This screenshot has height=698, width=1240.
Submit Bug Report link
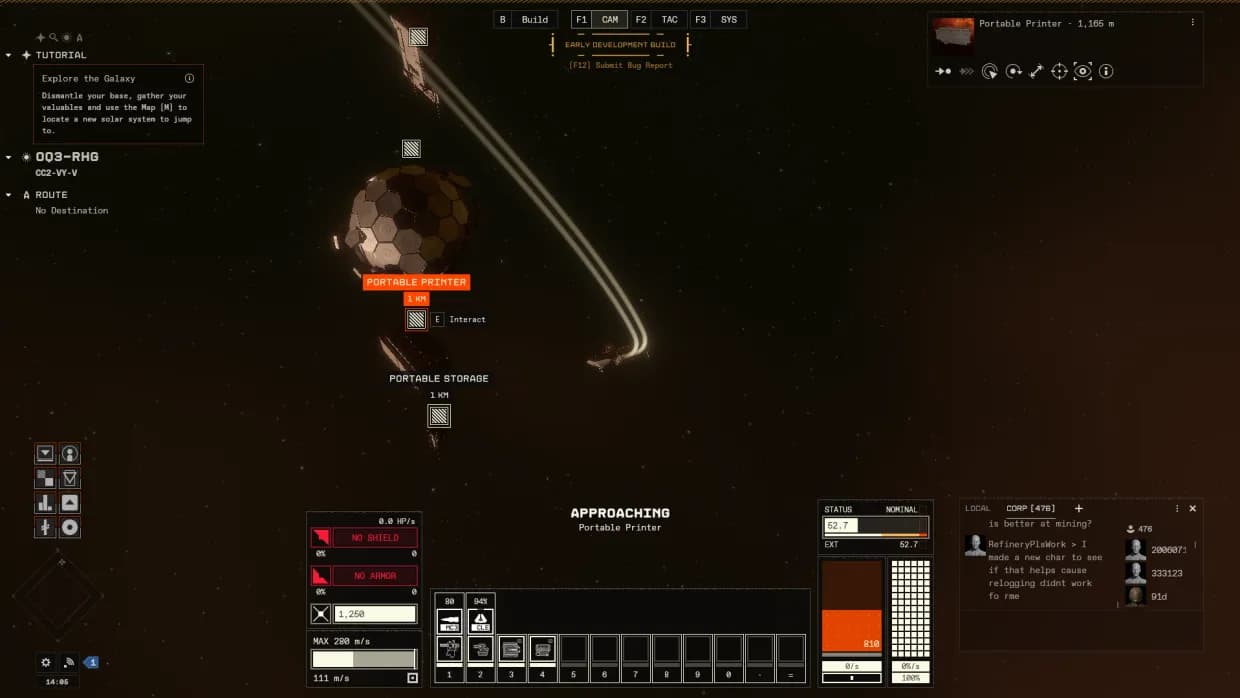(620, 65)
